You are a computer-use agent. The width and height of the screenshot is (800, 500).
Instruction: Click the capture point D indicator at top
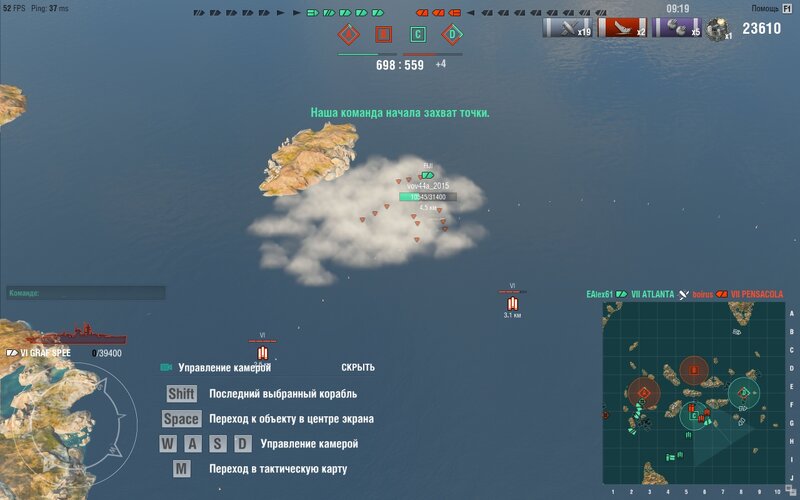coord(452,35)
